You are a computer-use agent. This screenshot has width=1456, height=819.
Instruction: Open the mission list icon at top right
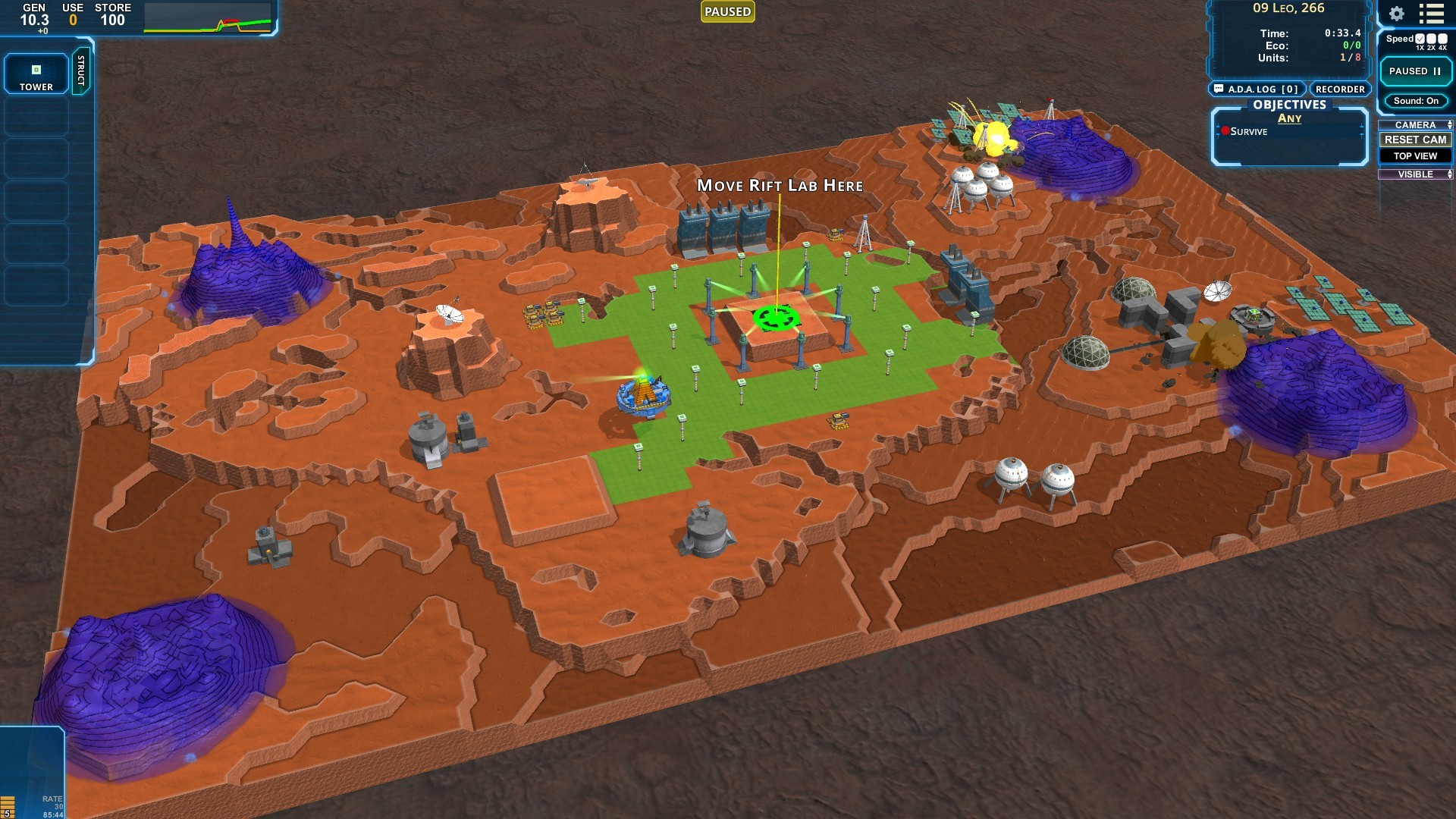click(x=1431, y=15)
